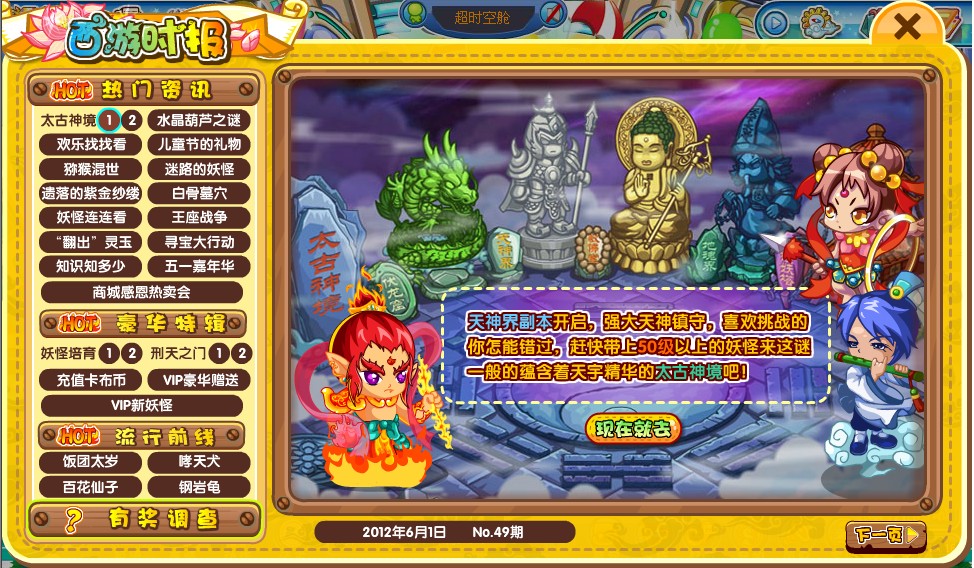The width and height of the screenshot is (974, 568).
Task: Select the 欢乐找找看 article
Action: (91, 144)
